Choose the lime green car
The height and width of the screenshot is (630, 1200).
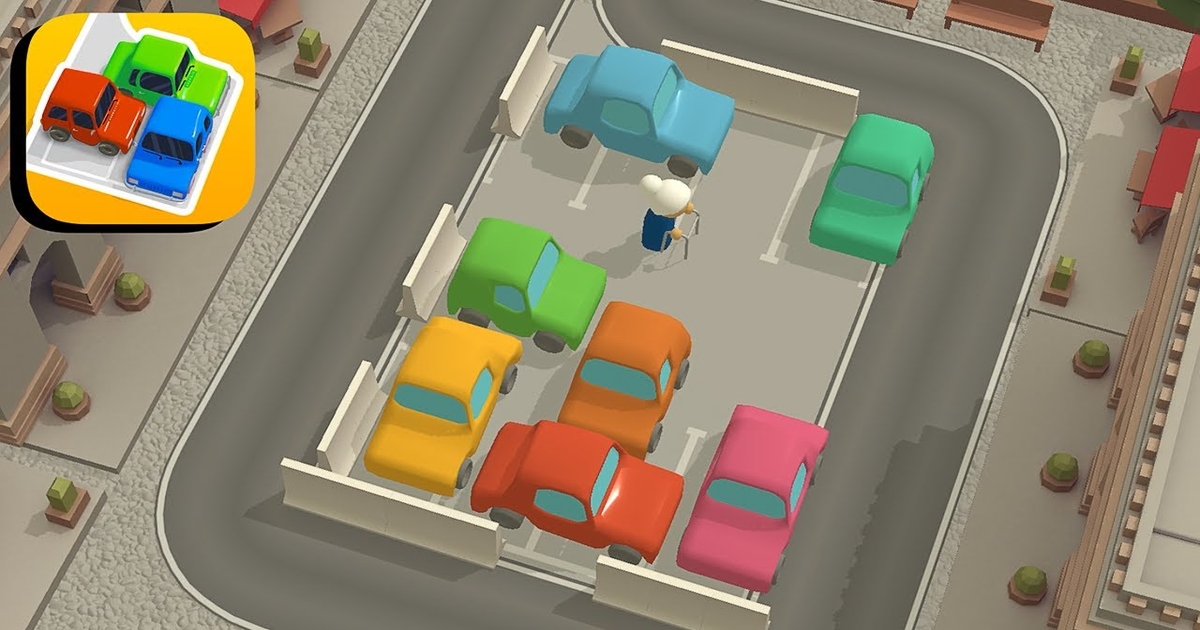[x=525, y=283]
